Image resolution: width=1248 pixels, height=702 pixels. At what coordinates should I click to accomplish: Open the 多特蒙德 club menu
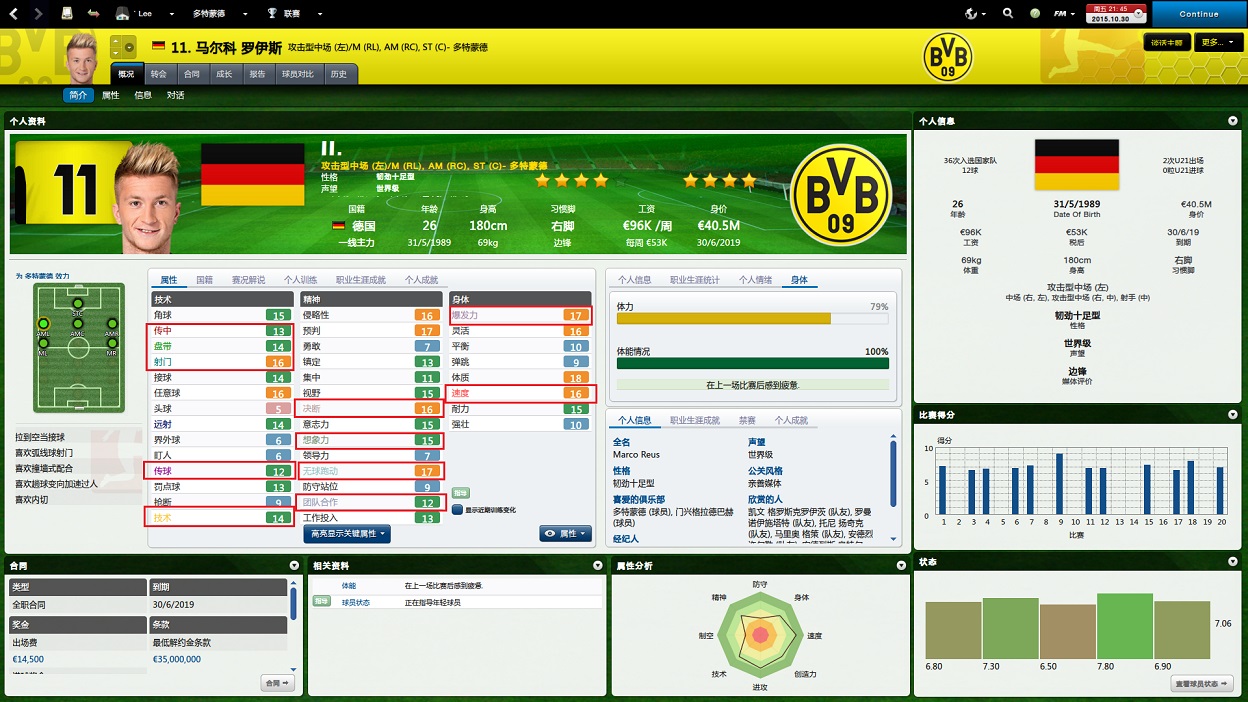[x=214, y=14]
